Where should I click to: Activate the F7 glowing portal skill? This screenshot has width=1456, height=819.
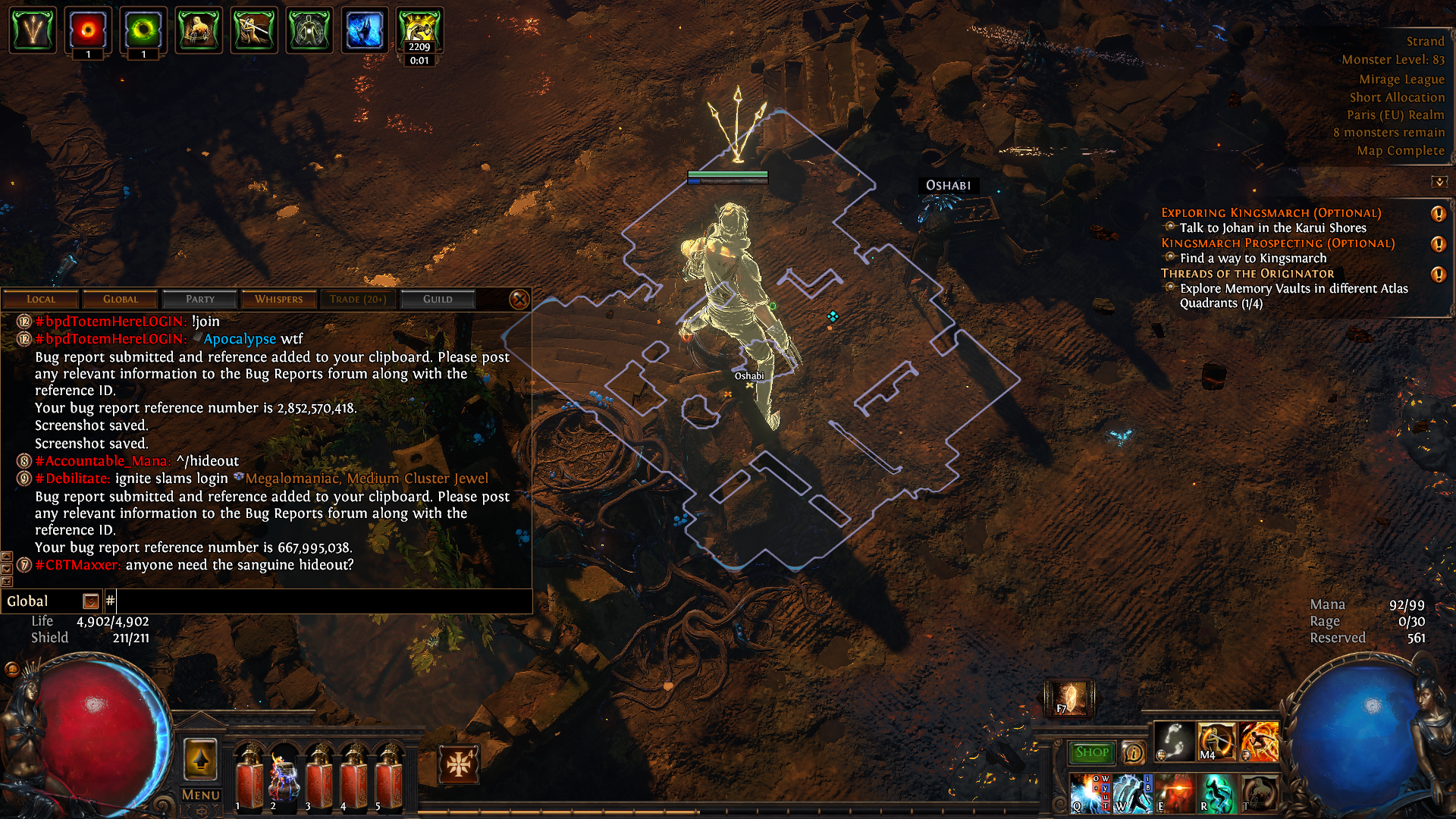pos(1069,698)
